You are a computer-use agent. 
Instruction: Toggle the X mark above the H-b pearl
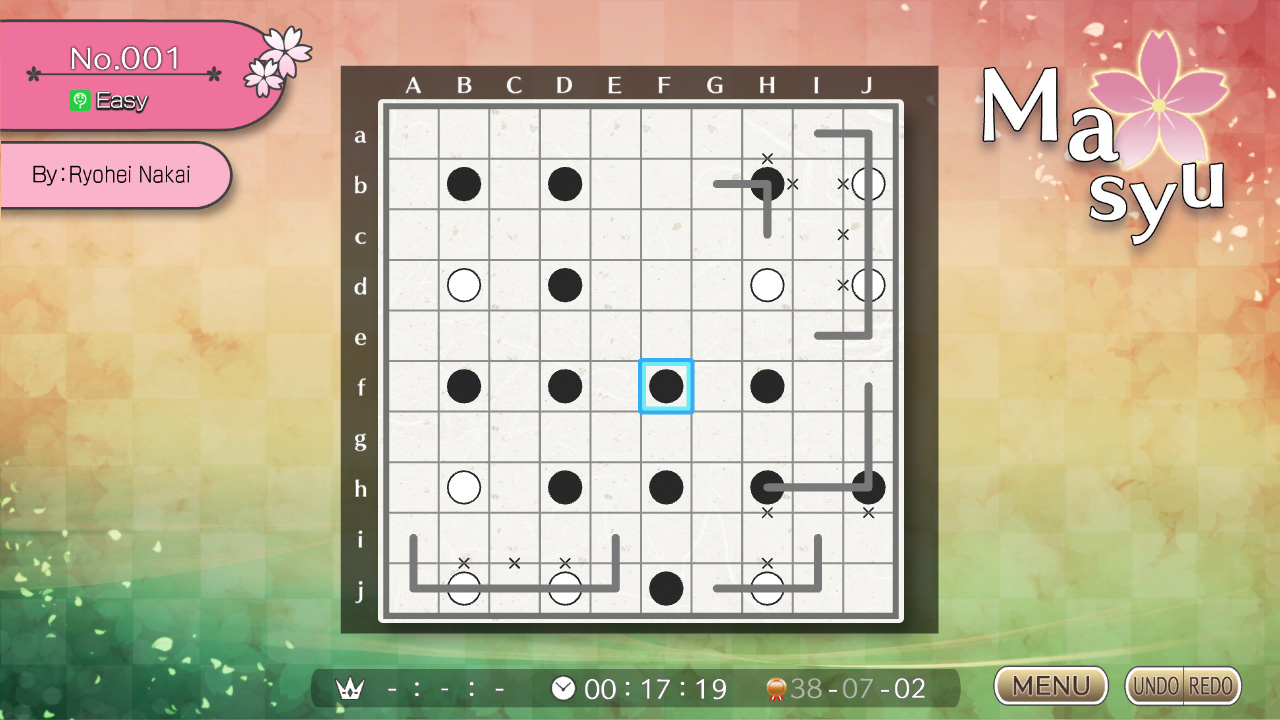(x=767, y=158)
